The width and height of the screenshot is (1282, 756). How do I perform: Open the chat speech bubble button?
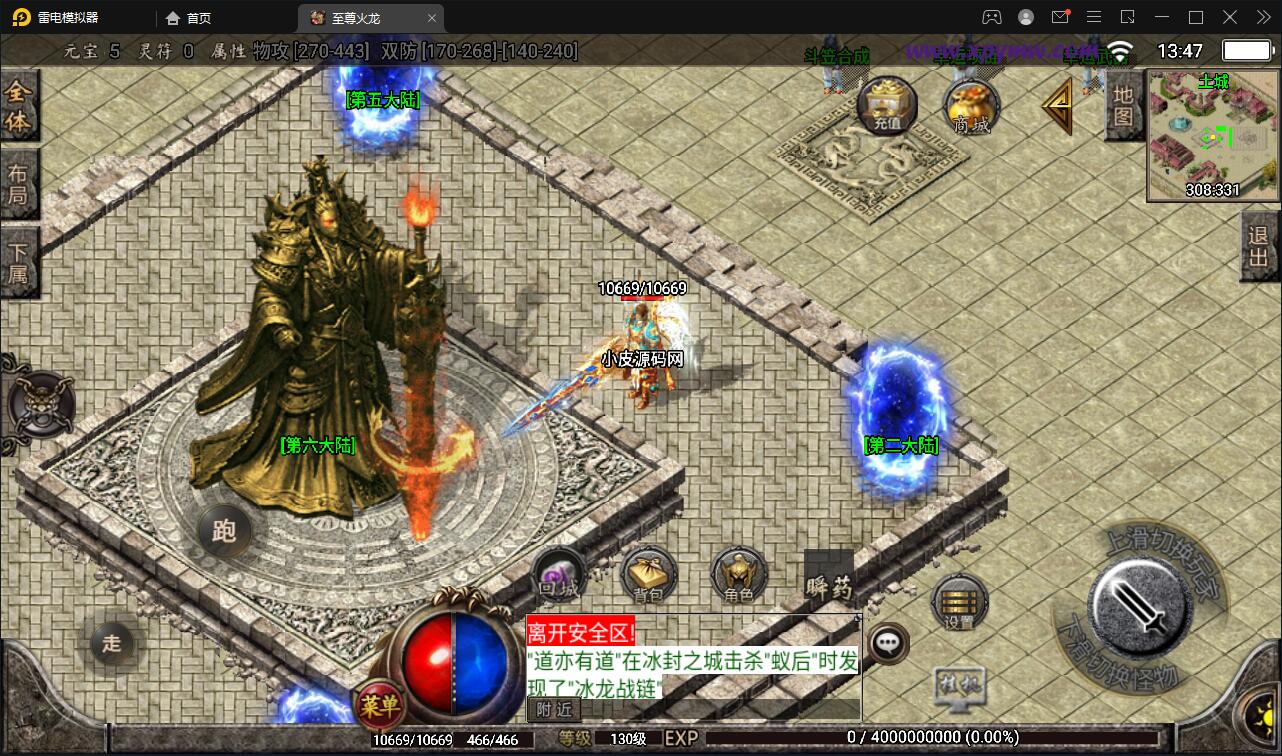pyautogui.click(x=888, y=642)
